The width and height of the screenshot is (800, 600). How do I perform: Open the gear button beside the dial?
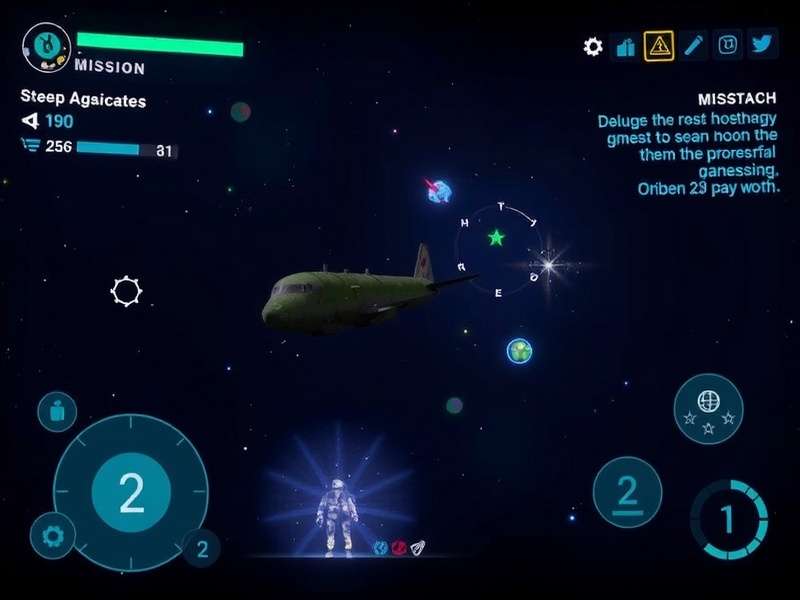[52, 535]
